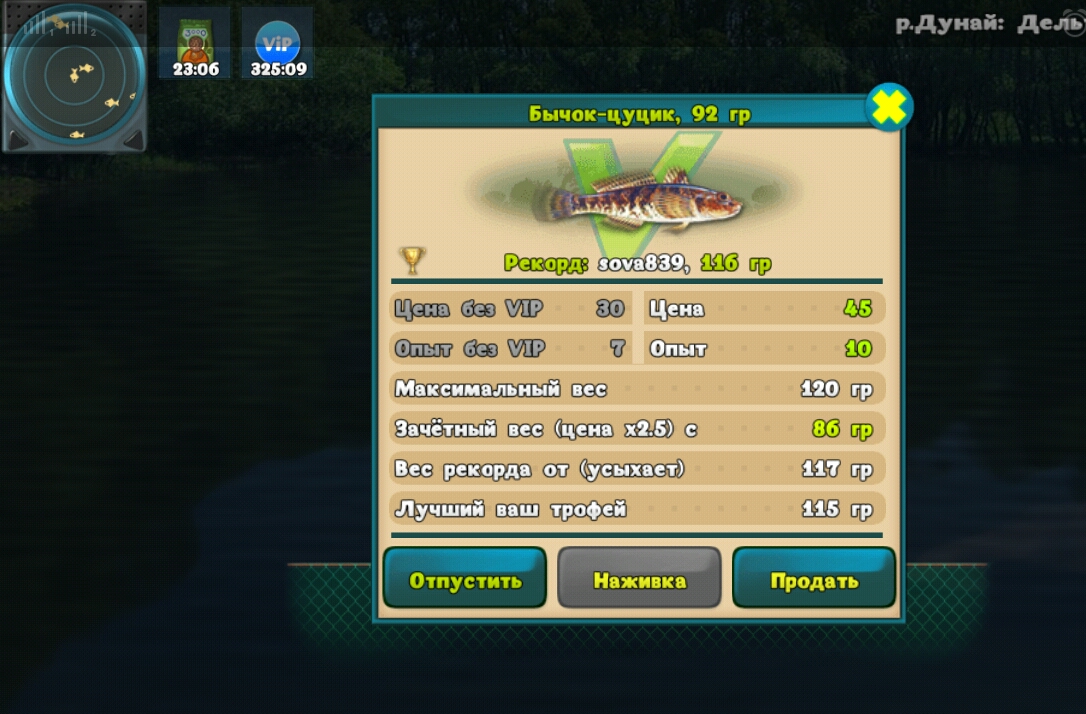
Task: Close the Бычок-цуцик catch window
Action: pos(888,108)
